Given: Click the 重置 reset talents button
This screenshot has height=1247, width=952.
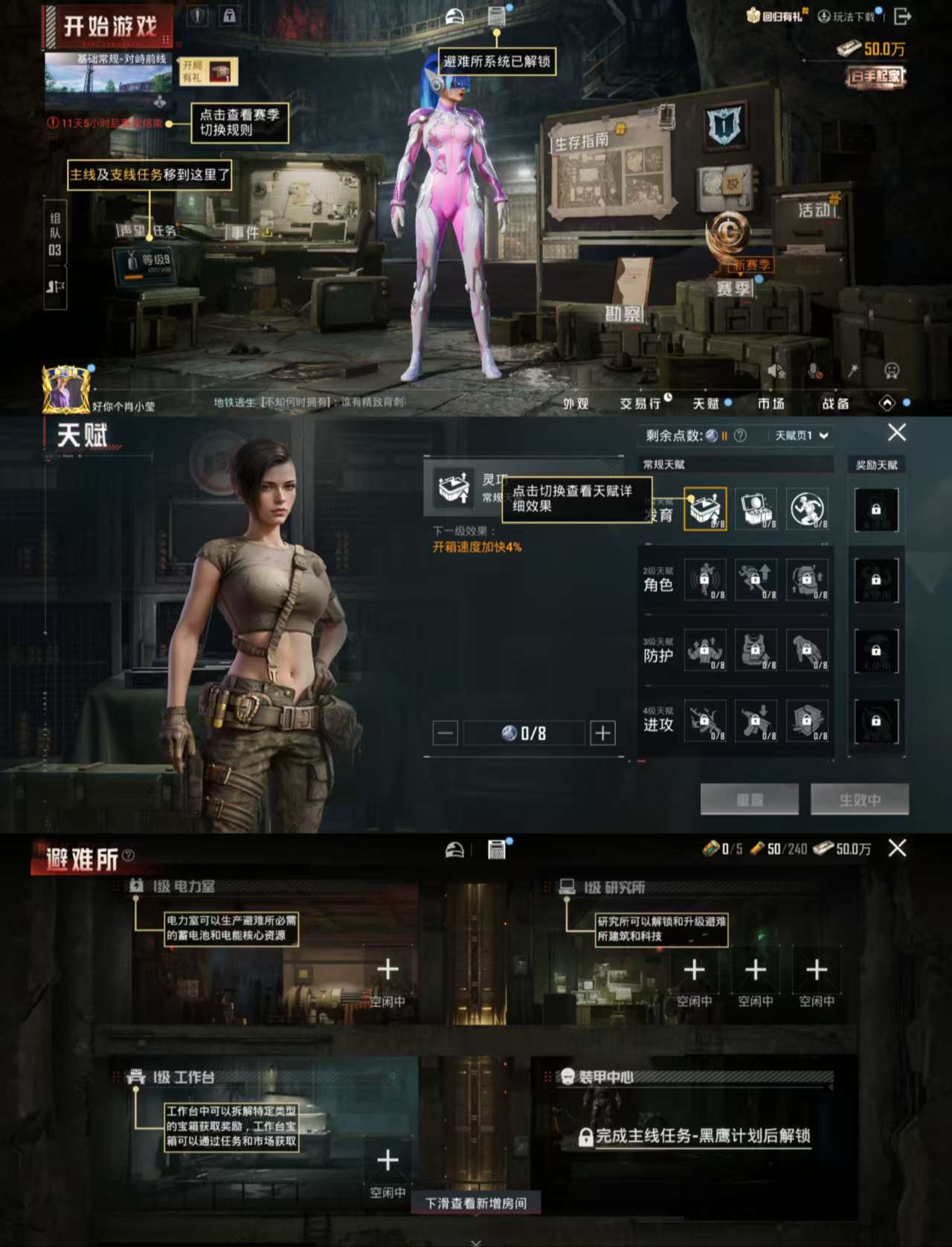Looking at the screenshot, I should coord(749,799).
